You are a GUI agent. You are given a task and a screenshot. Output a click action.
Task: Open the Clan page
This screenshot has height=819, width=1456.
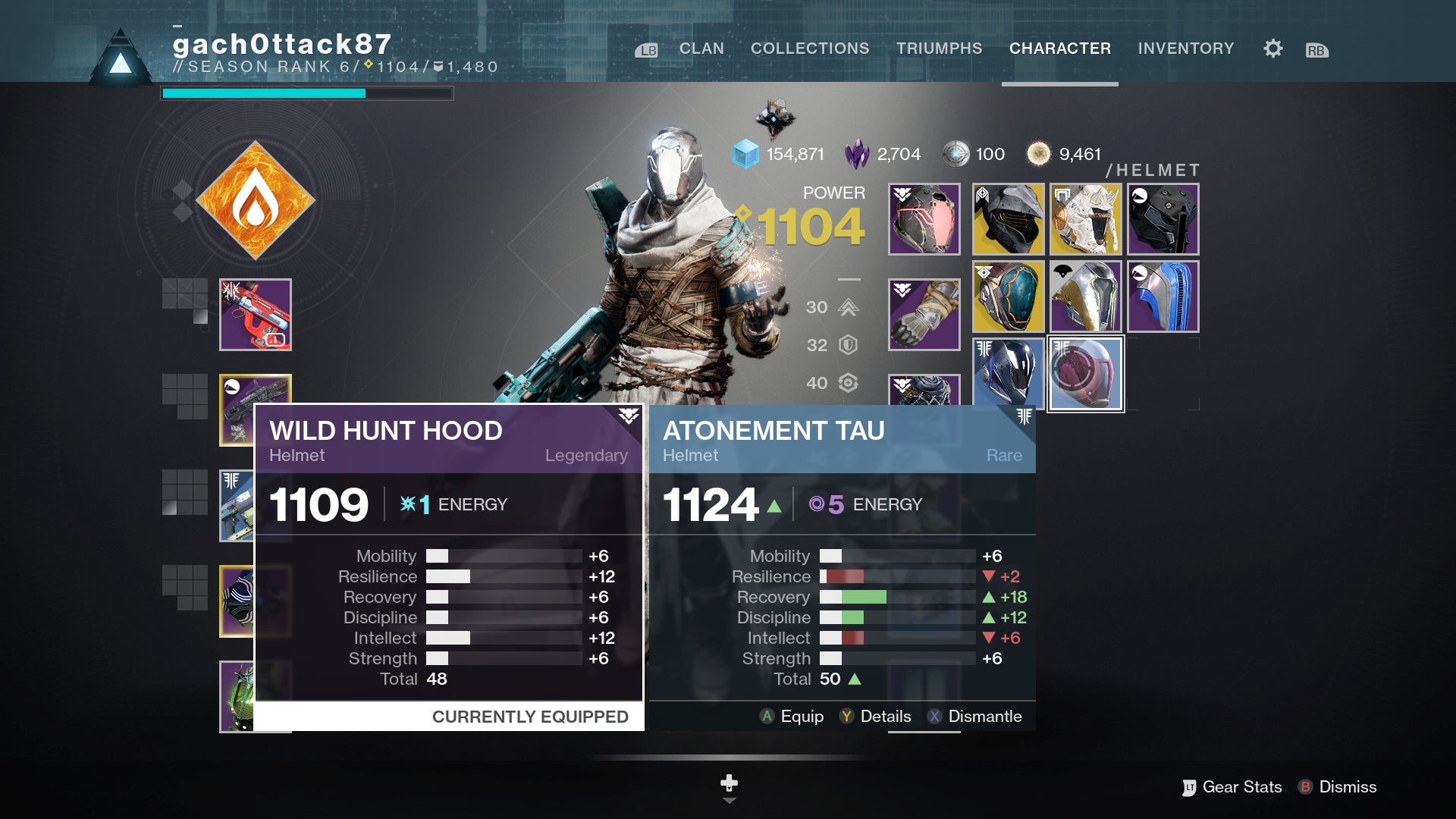[701, 48]
